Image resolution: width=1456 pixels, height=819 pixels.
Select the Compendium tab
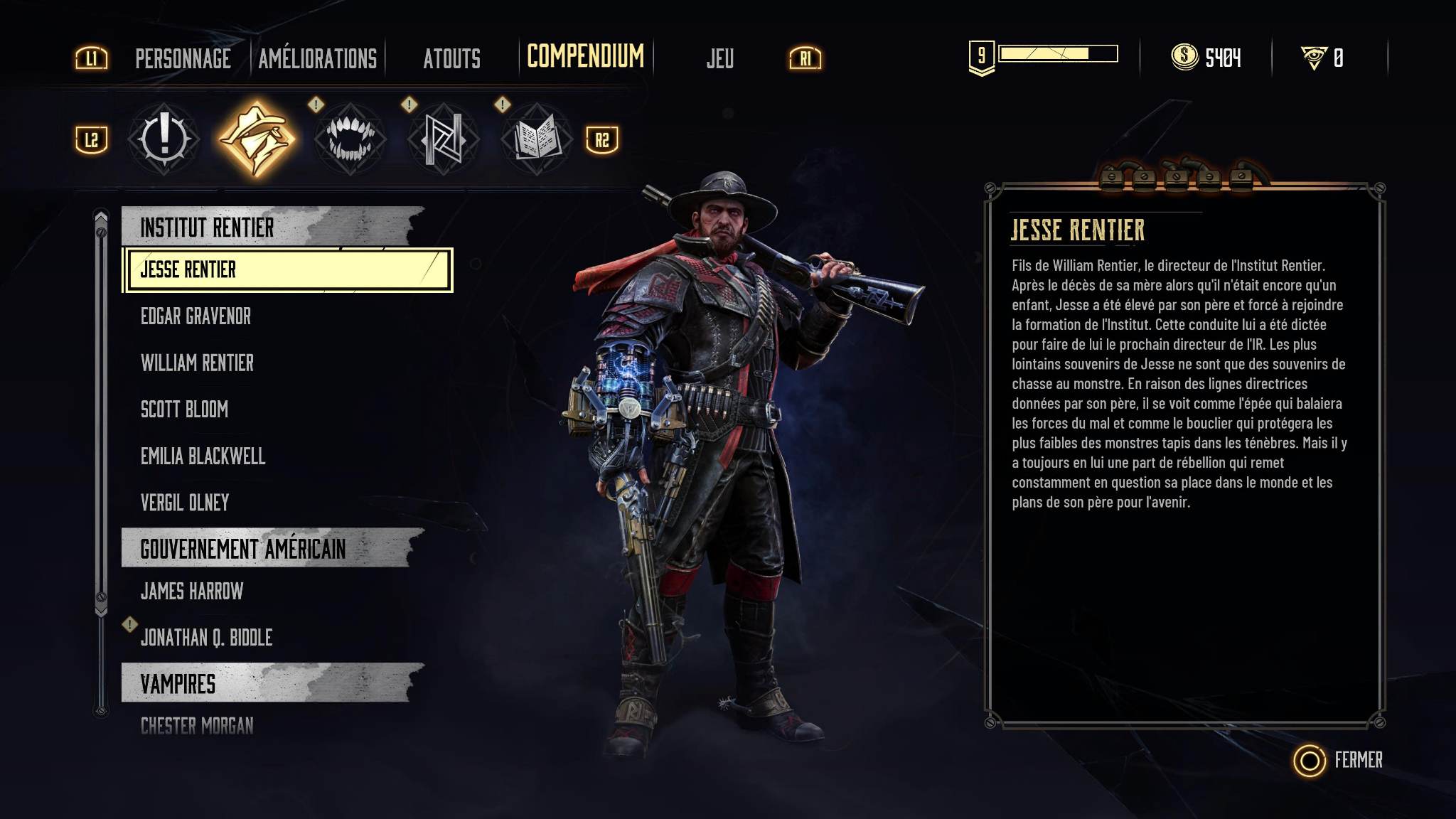(585, 56)
